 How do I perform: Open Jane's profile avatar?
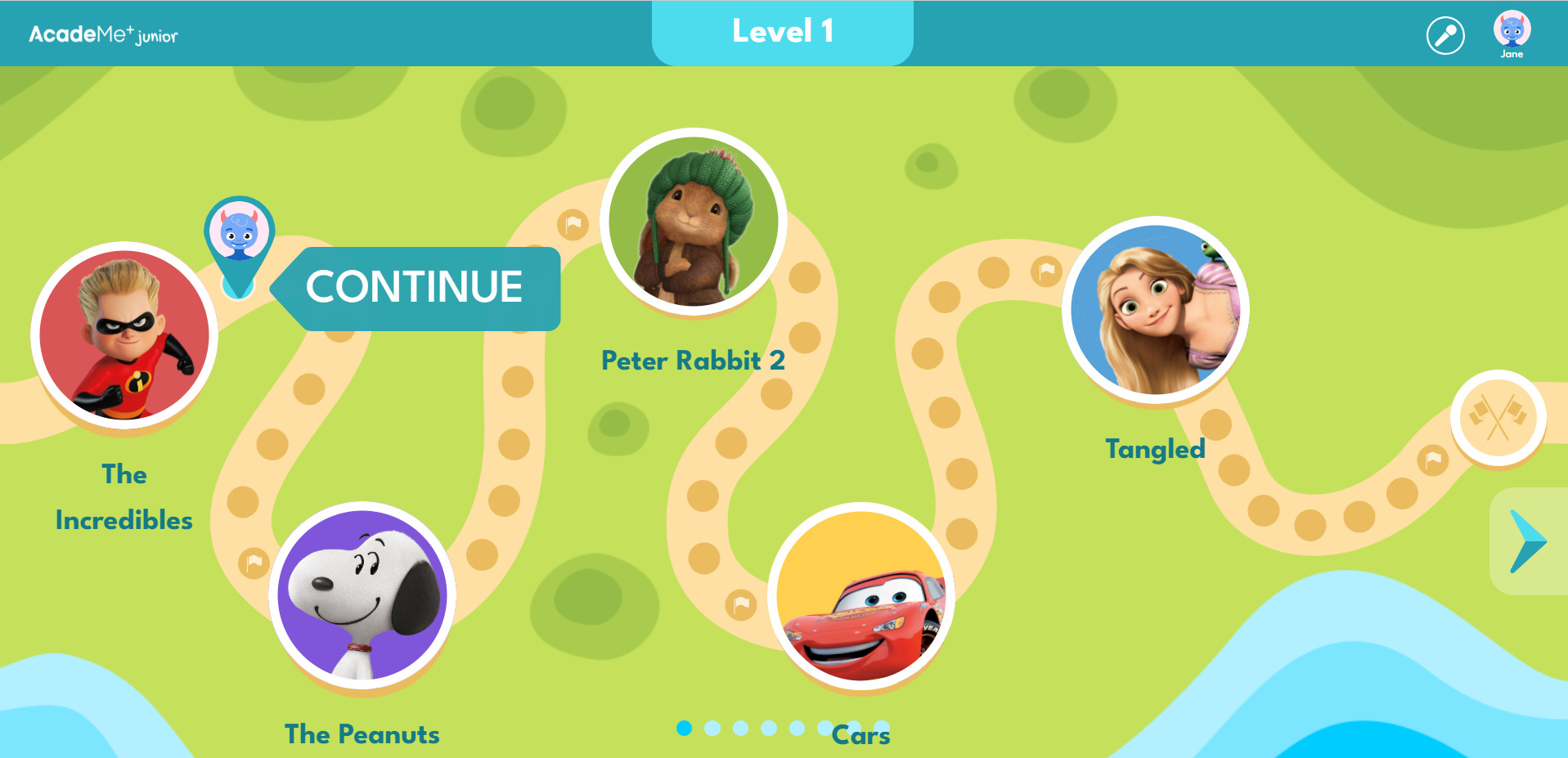point(1512,31)
